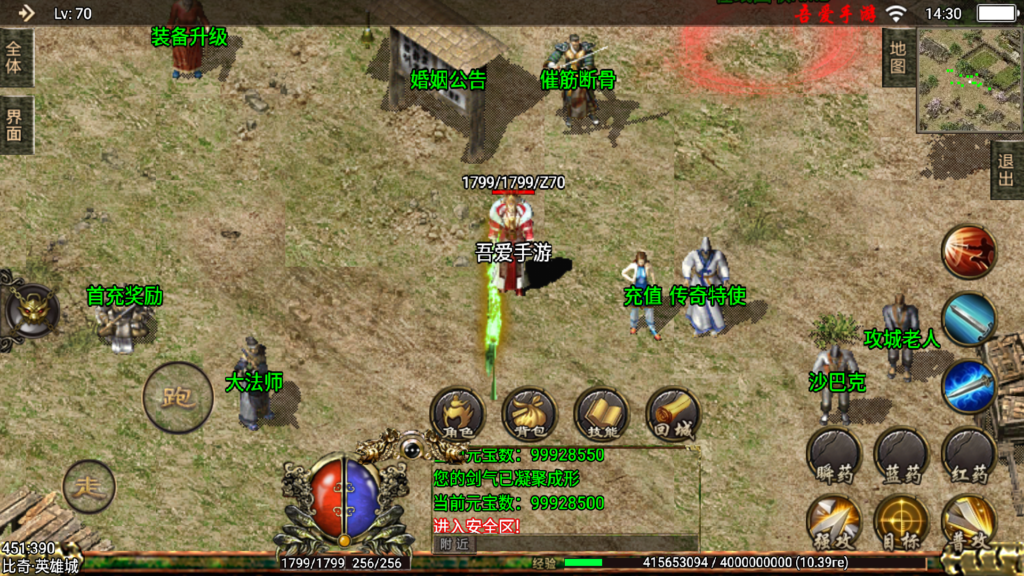Select the 目标 target button
The height and width of the screenshot is (576, 1024).
pyautogui.click(x=901, y=521)
